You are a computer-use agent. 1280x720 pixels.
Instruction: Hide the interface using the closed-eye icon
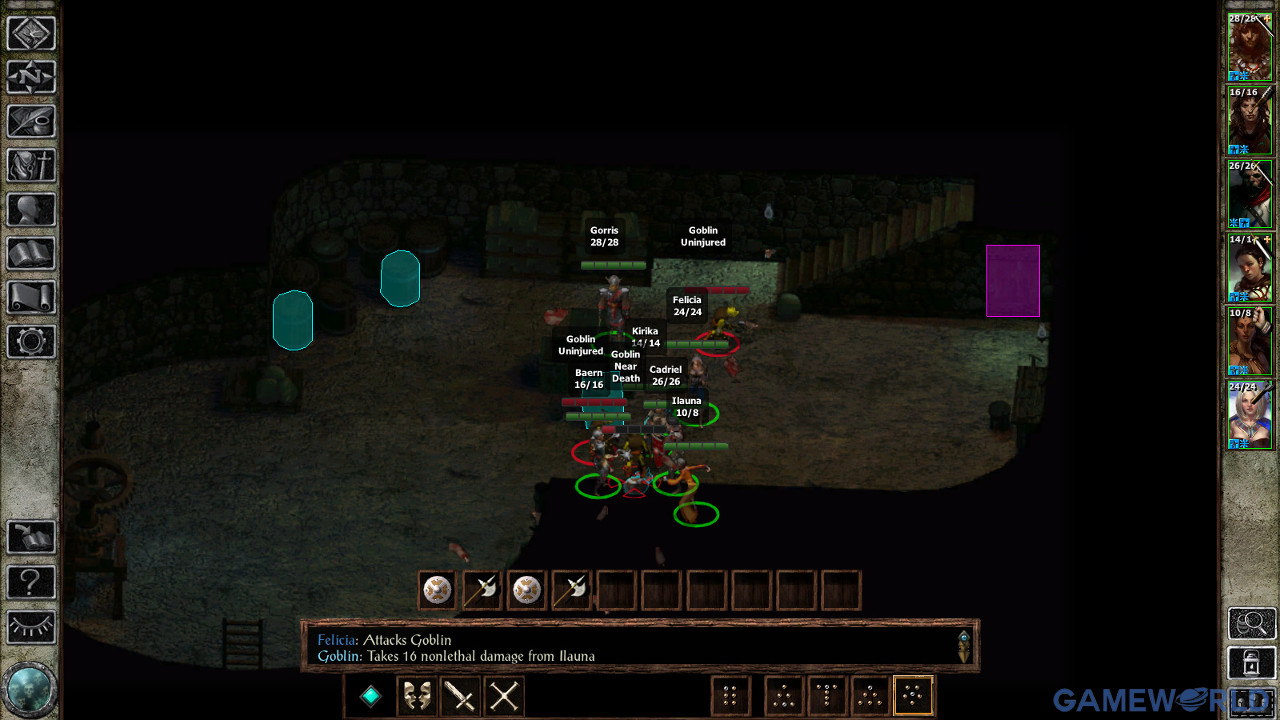tap(31, 627)
